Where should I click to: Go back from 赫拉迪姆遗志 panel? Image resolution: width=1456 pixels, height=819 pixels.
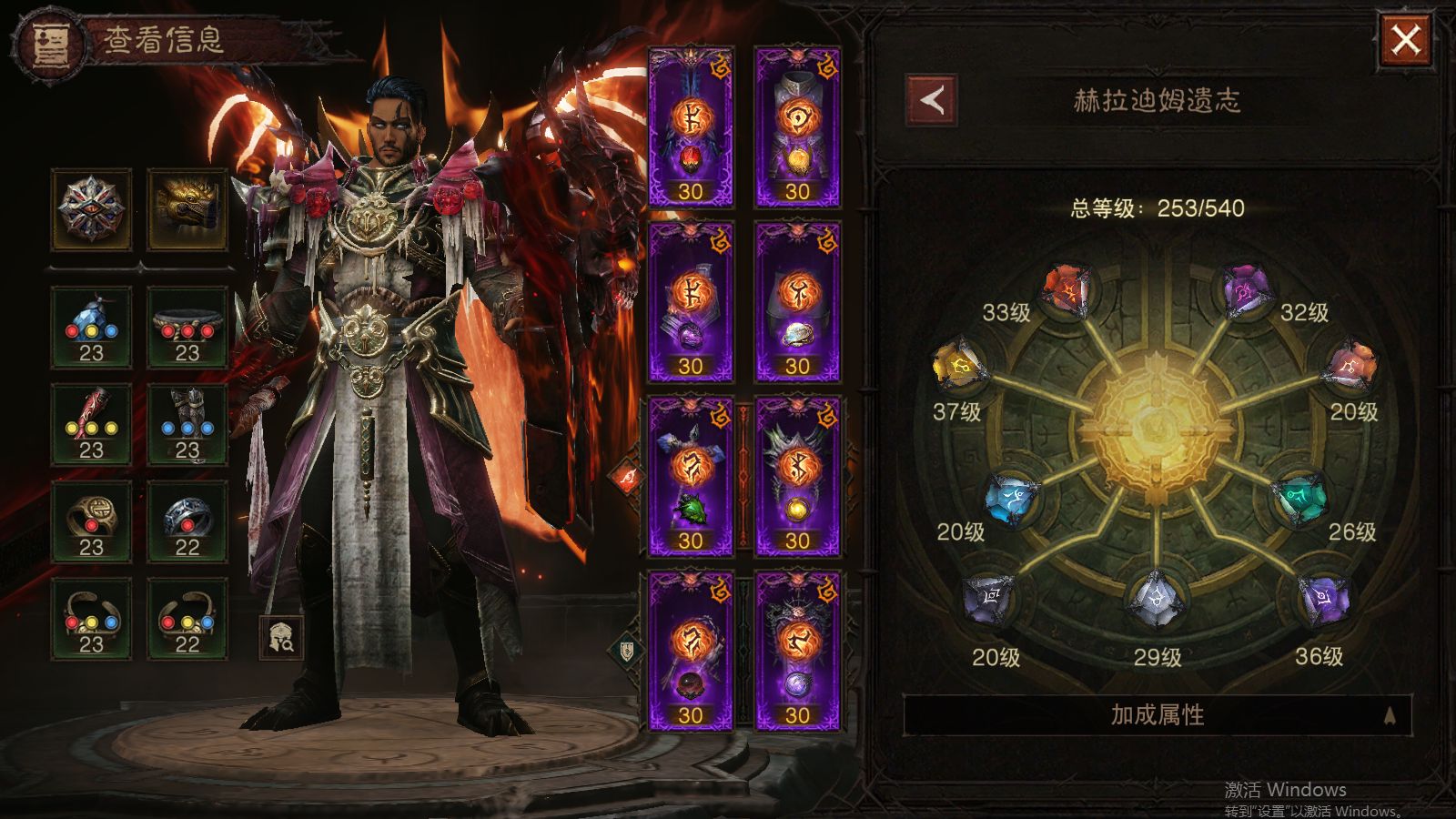pyautogui.click(x=931, y=100)
